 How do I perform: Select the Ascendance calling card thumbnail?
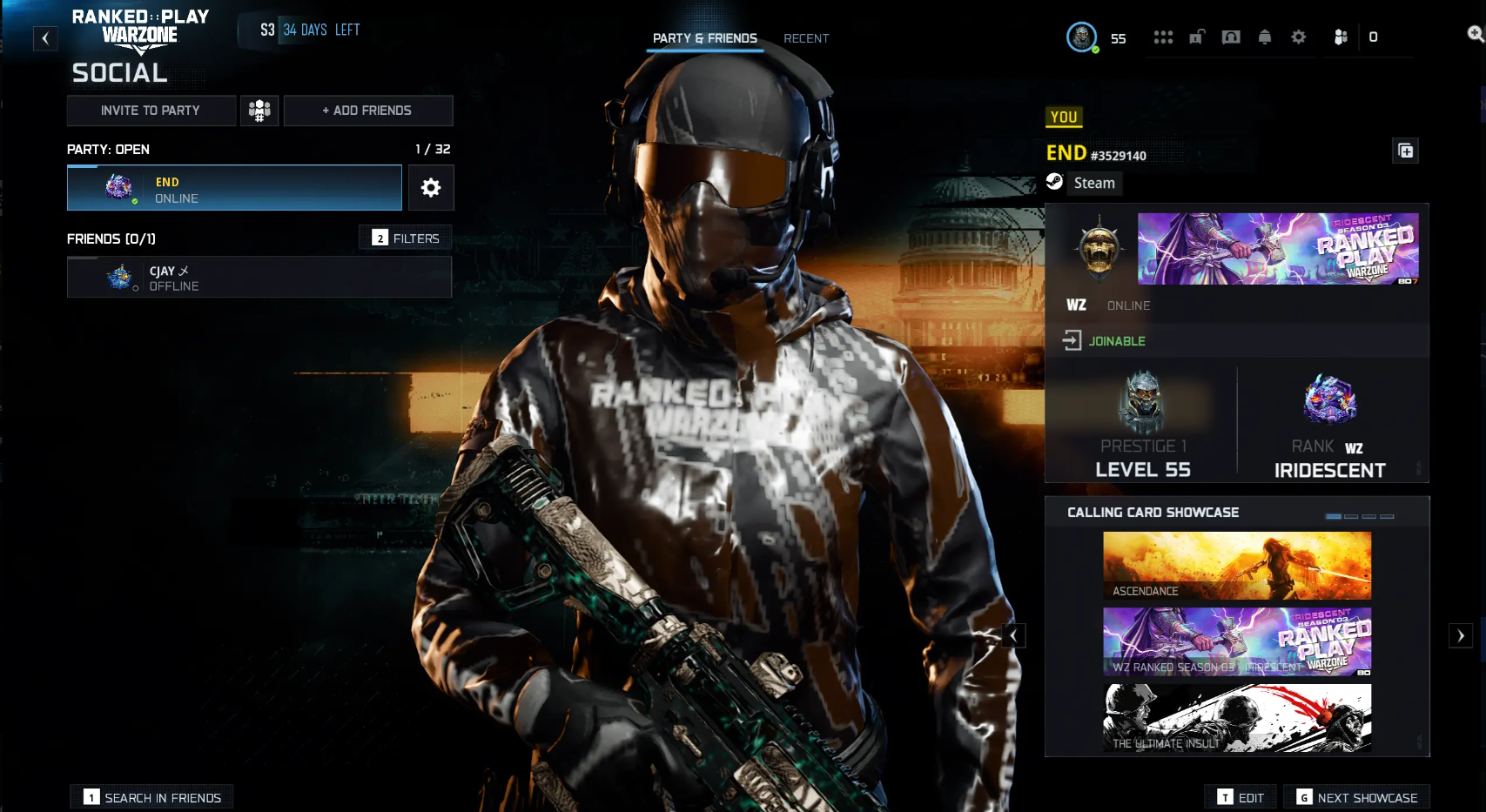[1236, 564]
